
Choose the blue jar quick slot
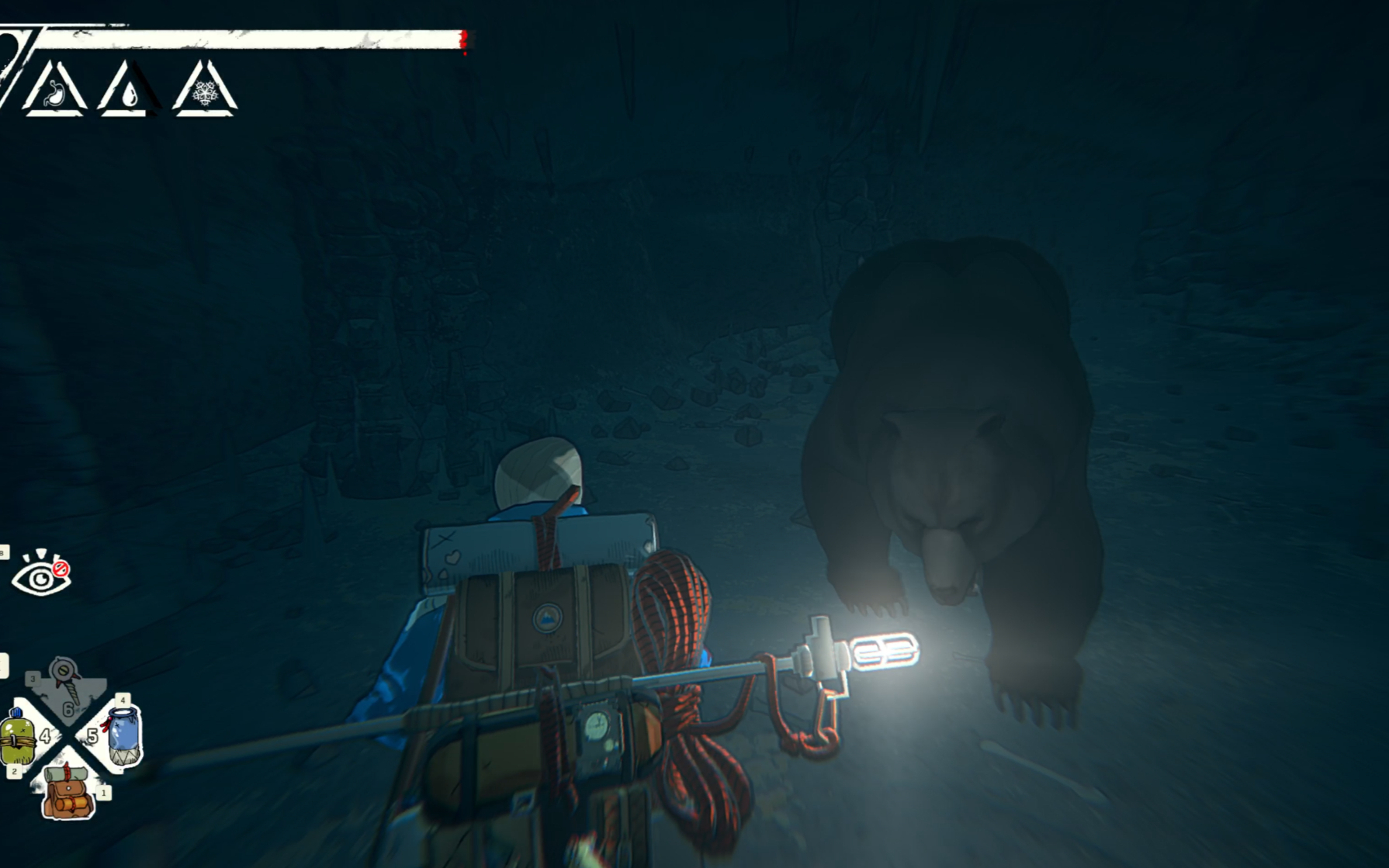[123, 735]
